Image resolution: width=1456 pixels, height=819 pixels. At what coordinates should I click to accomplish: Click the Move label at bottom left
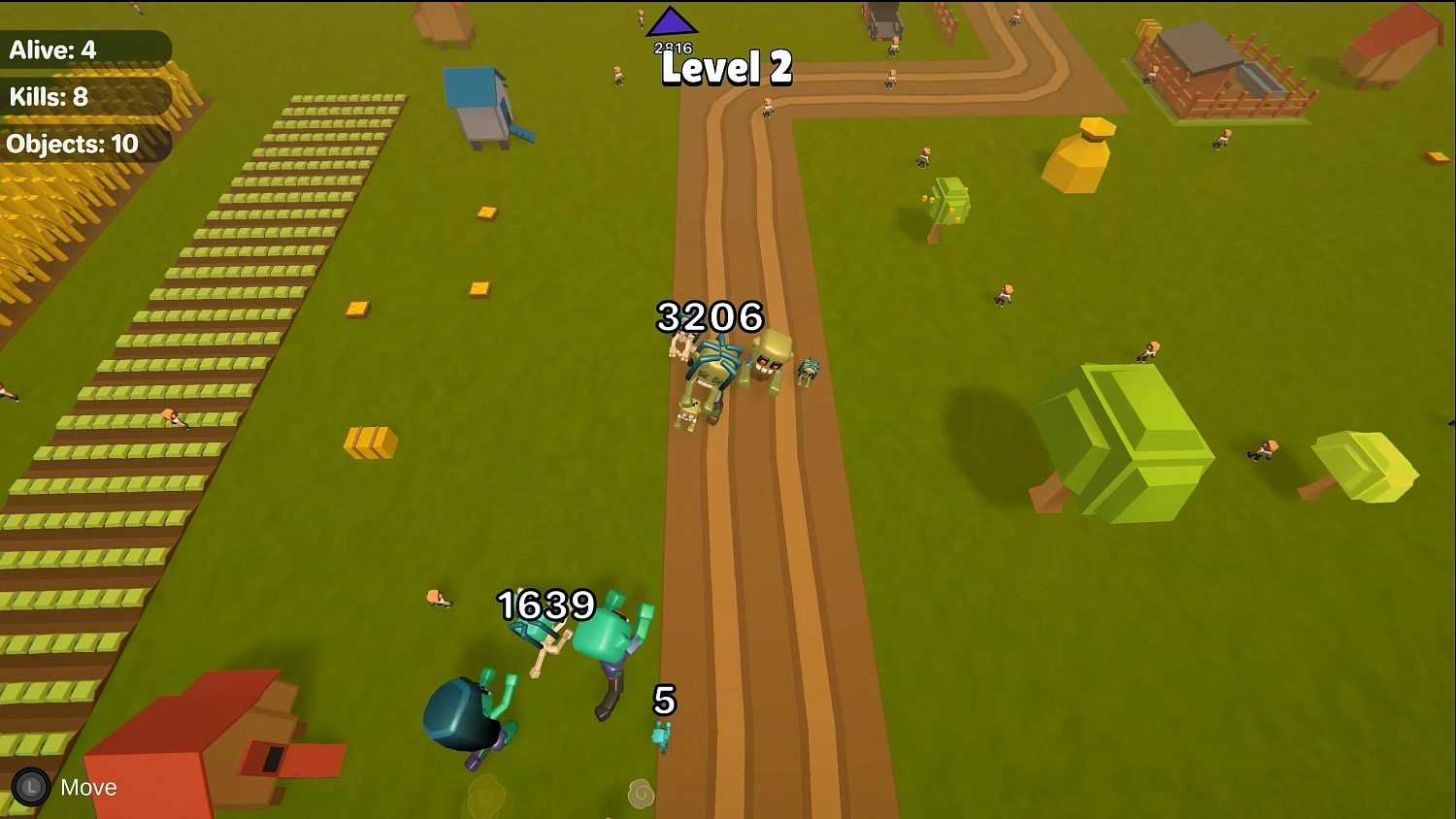[87, 787]
